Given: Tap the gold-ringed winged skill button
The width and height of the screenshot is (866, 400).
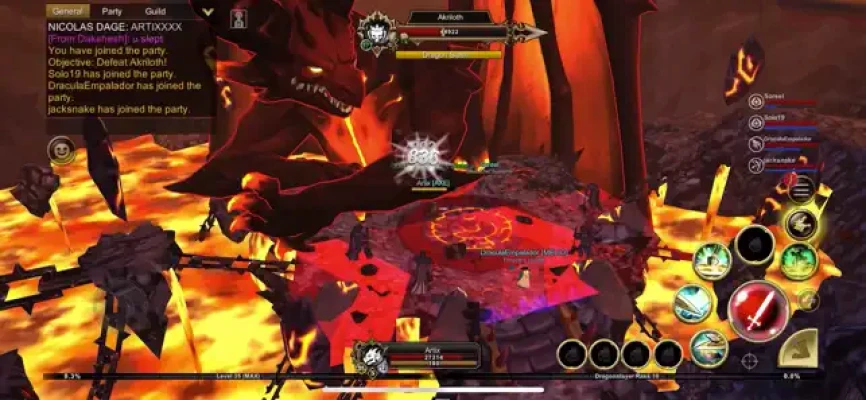Looking at the screenshot, I should point(800,223).
